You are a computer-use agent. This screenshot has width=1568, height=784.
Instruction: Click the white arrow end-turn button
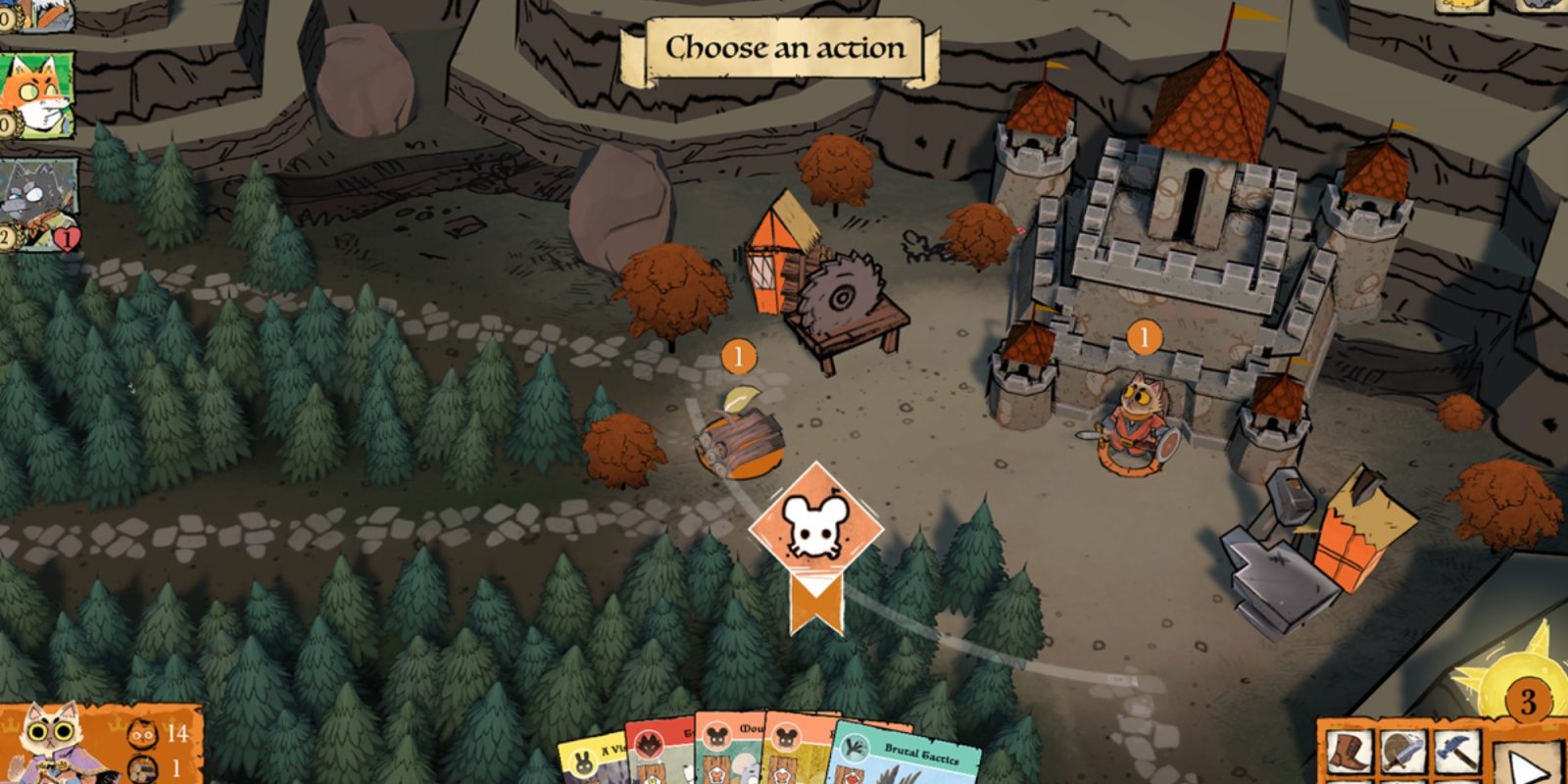click(x=1527, y=762)
